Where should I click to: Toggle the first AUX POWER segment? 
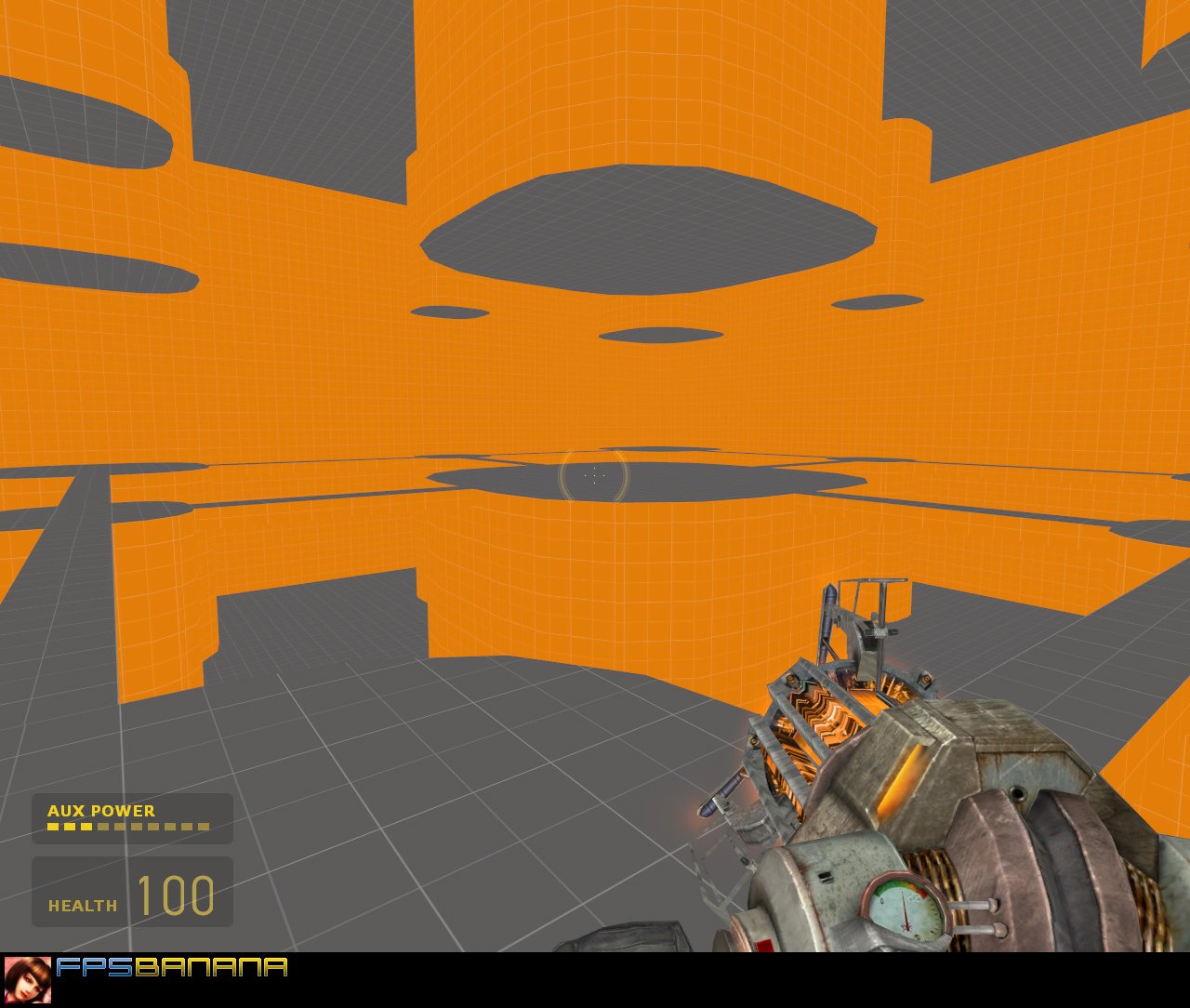tap(52, 827)
